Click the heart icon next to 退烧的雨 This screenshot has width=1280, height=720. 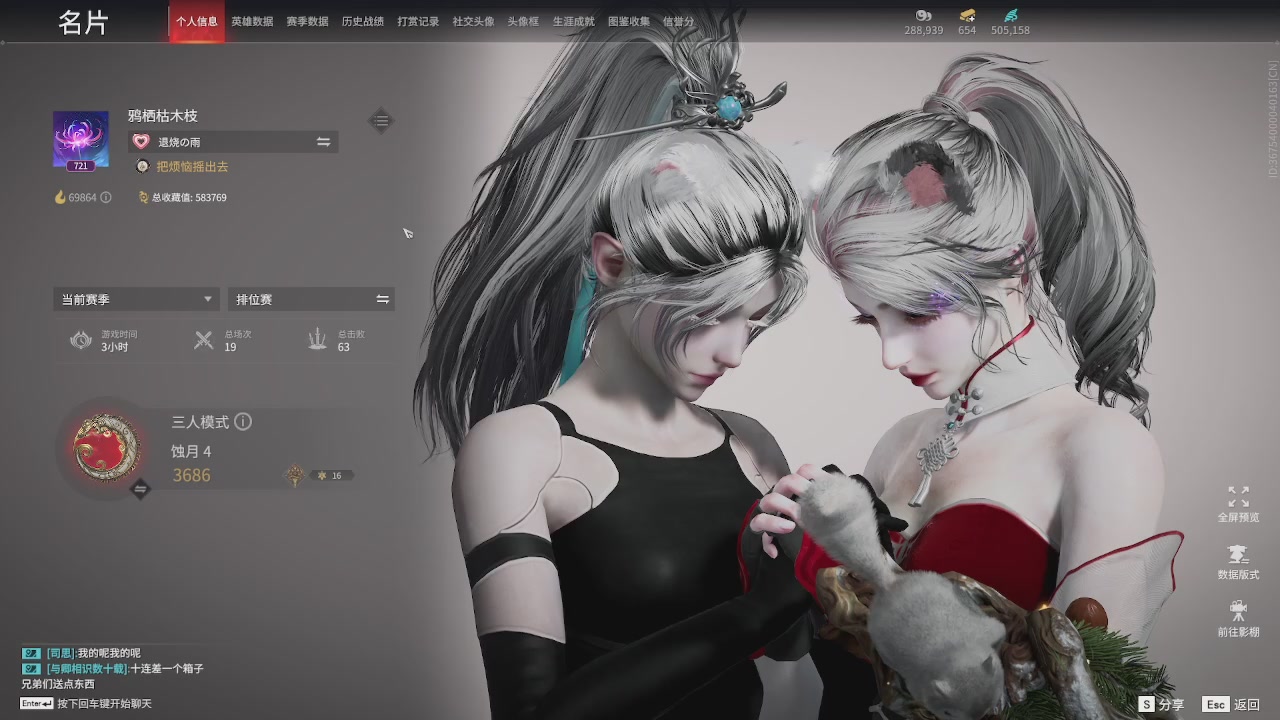click(x=140, y=141)
